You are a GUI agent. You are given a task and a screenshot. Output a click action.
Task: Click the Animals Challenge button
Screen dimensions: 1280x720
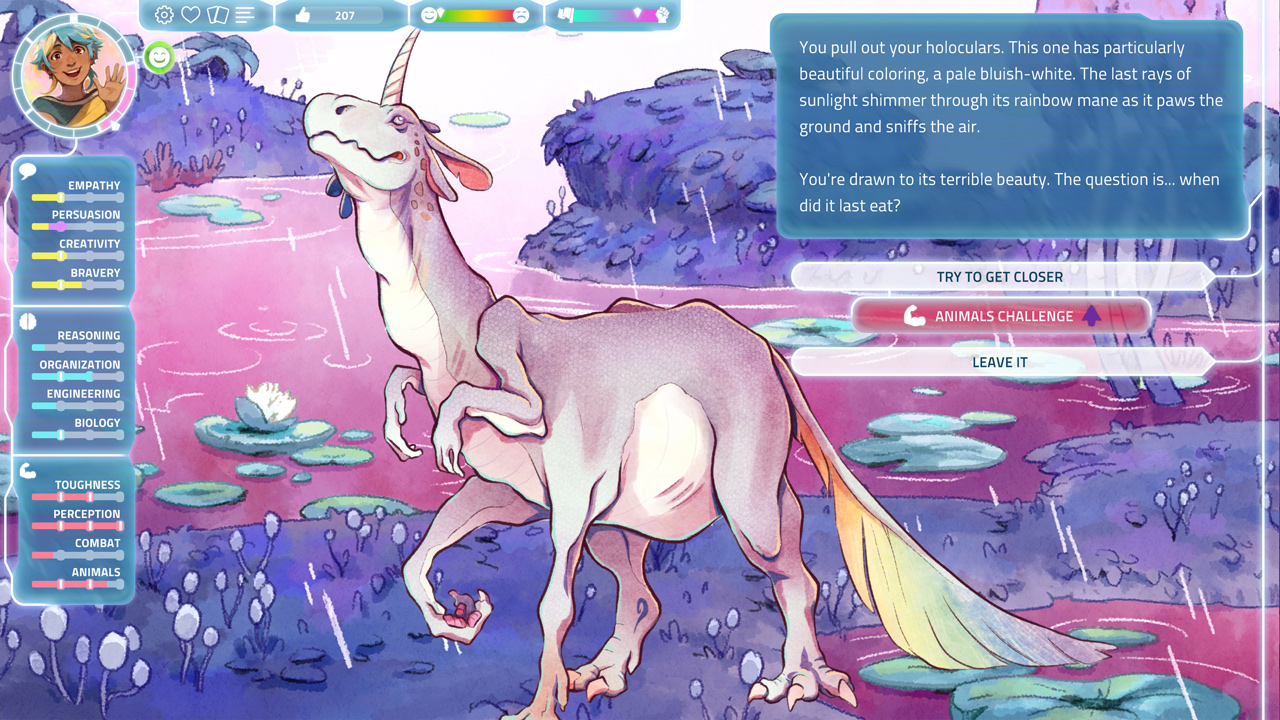[1000, 316]
